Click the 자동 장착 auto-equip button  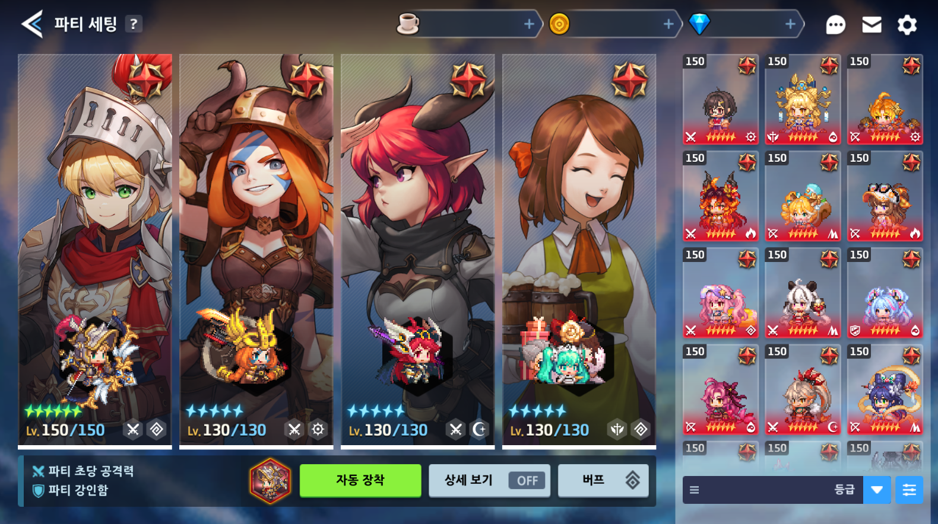(x=360, y=480)
